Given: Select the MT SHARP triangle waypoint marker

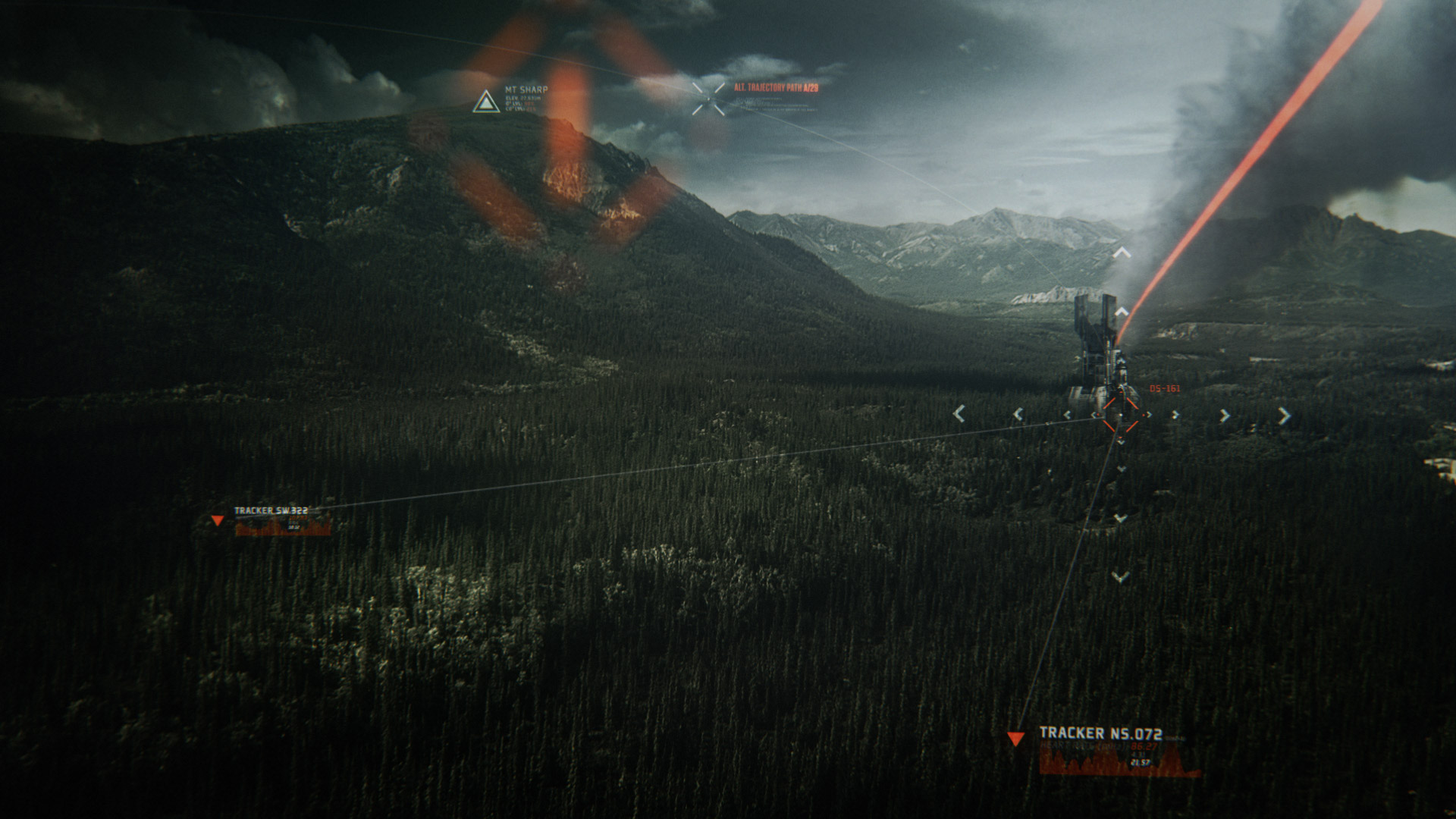Looking at the screenshot, I should point(486,102).
